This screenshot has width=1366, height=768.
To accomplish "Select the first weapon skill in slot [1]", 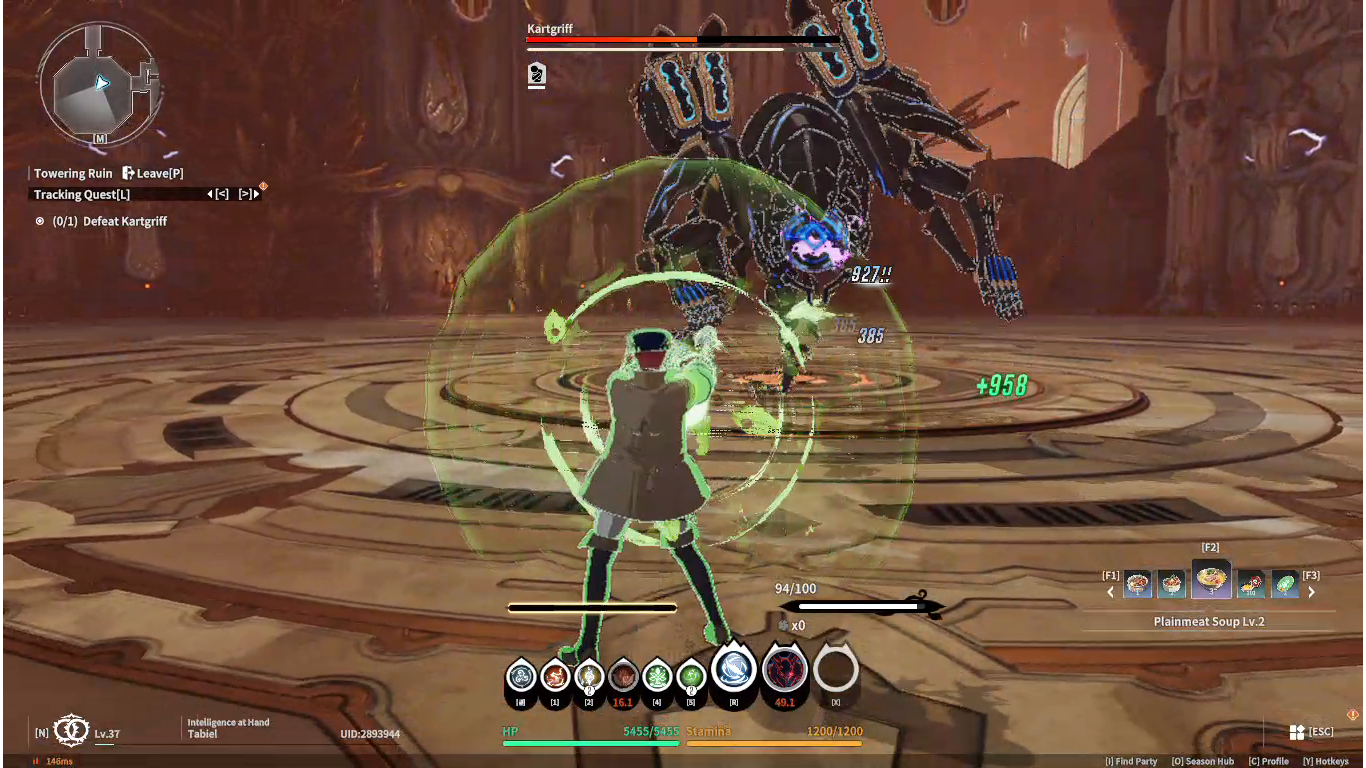I will [x=553, y=674].
